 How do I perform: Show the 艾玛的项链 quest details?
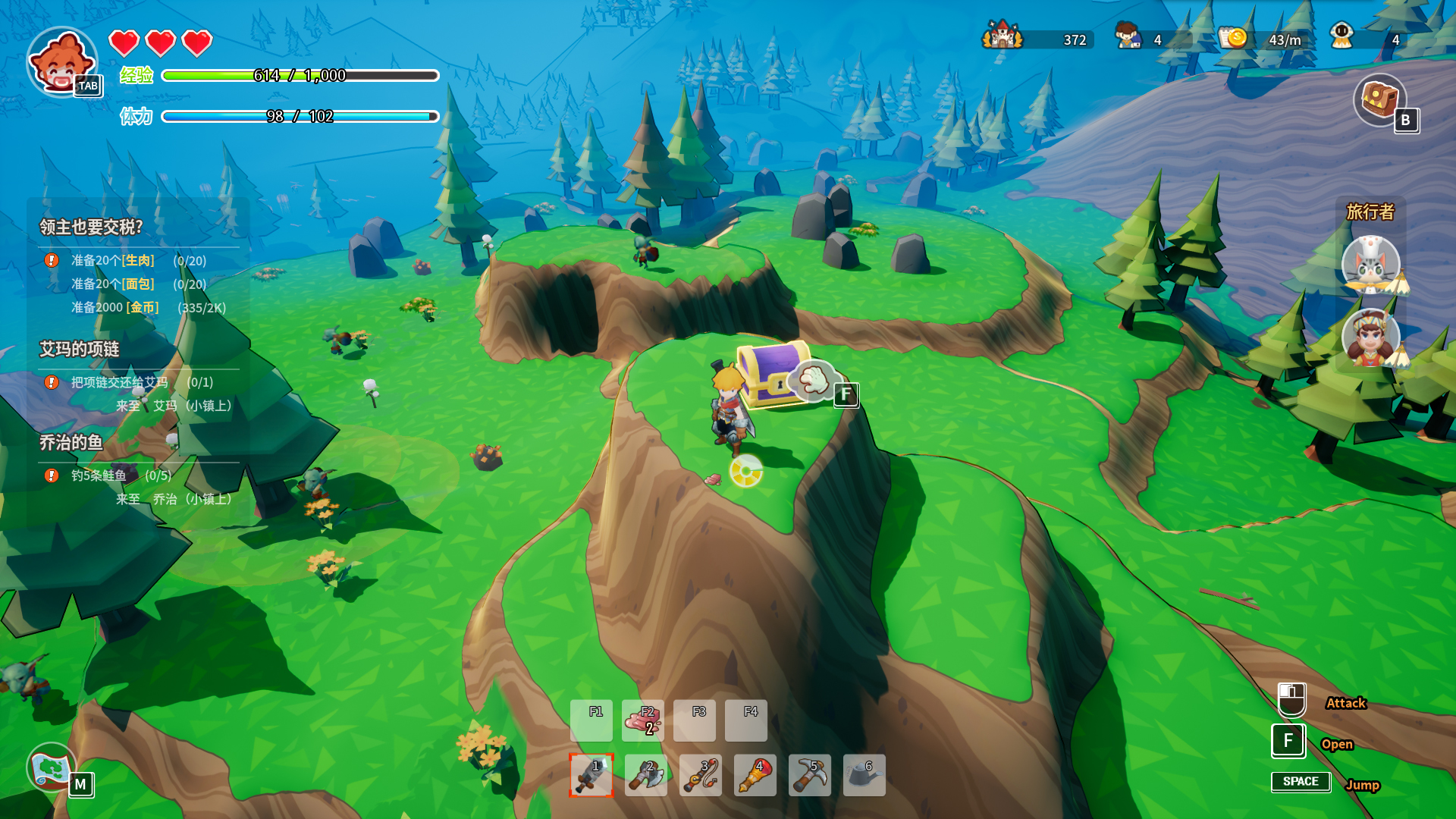coord(80,349)
